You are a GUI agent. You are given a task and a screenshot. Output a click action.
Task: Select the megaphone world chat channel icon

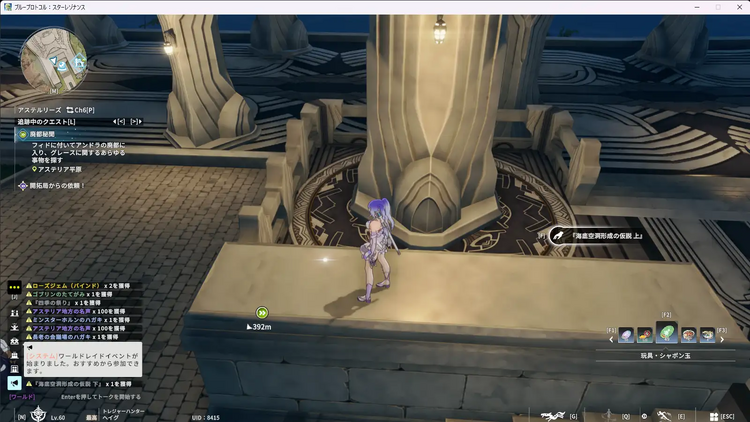(14, 383)
